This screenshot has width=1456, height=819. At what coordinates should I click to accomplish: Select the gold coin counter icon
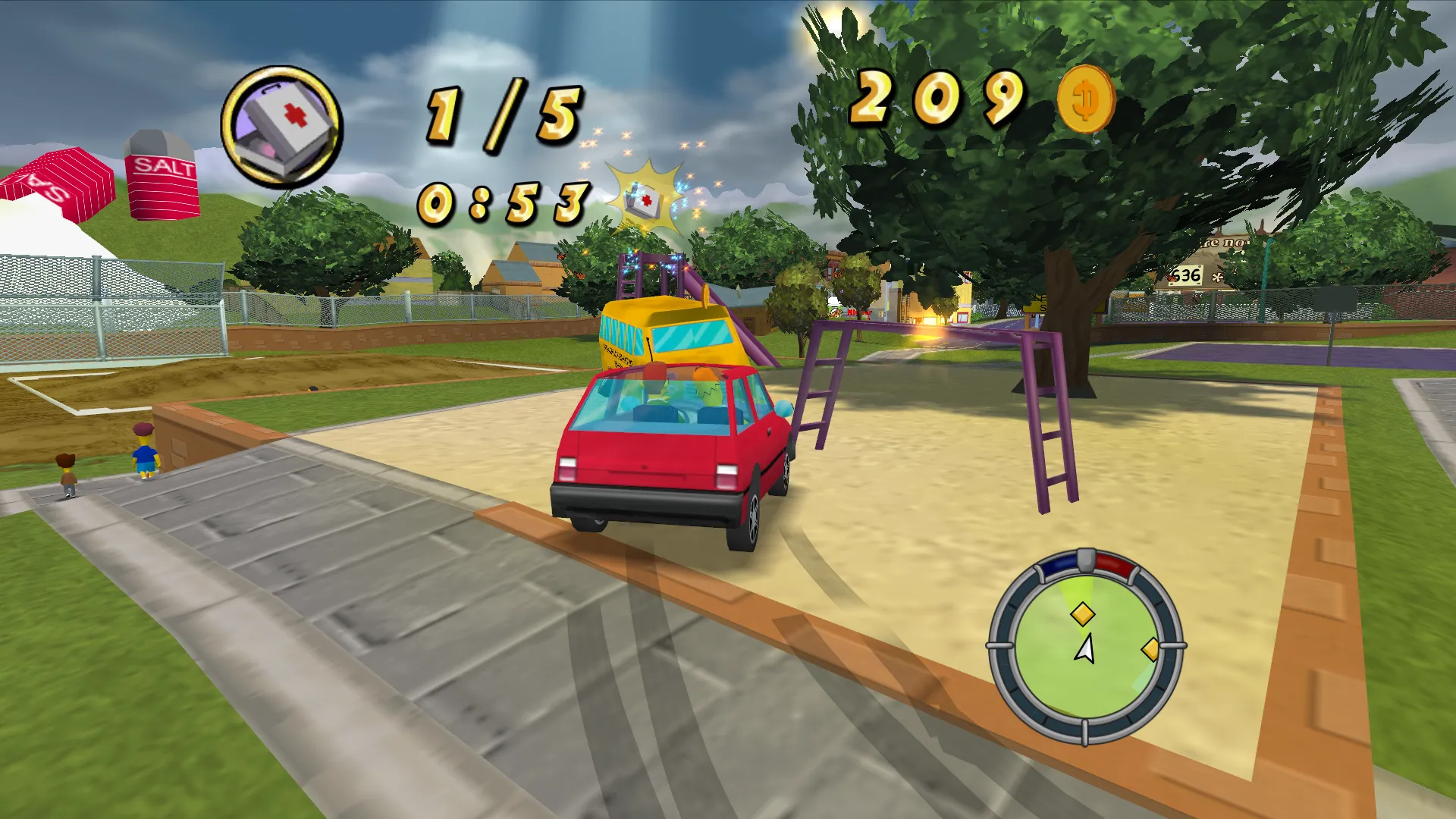pos(1086,99)
